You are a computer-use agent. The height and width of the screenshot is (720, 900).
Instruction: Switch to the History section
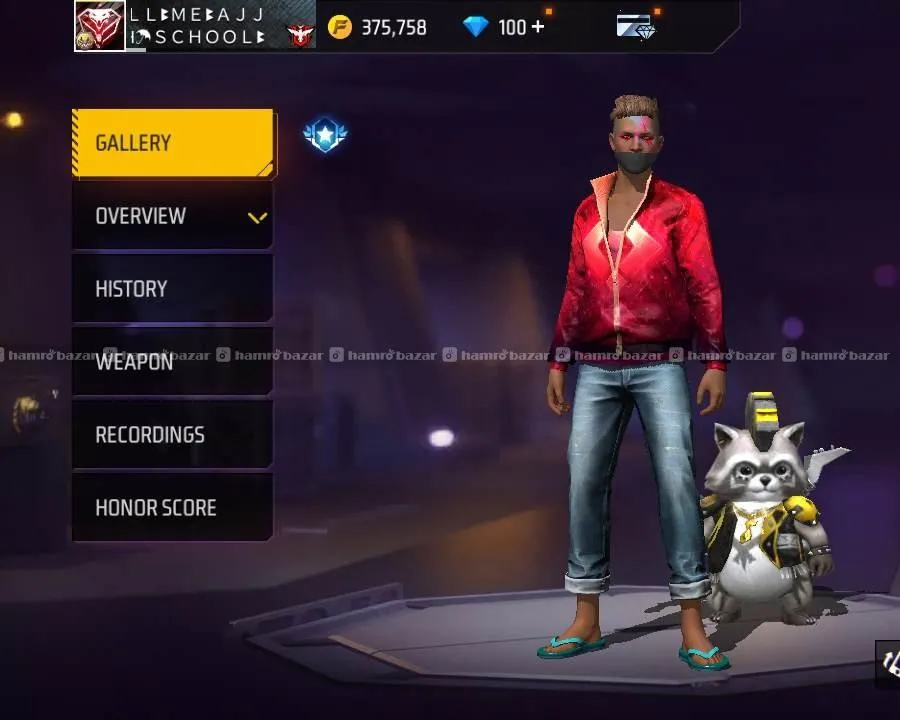pos(173,289)
